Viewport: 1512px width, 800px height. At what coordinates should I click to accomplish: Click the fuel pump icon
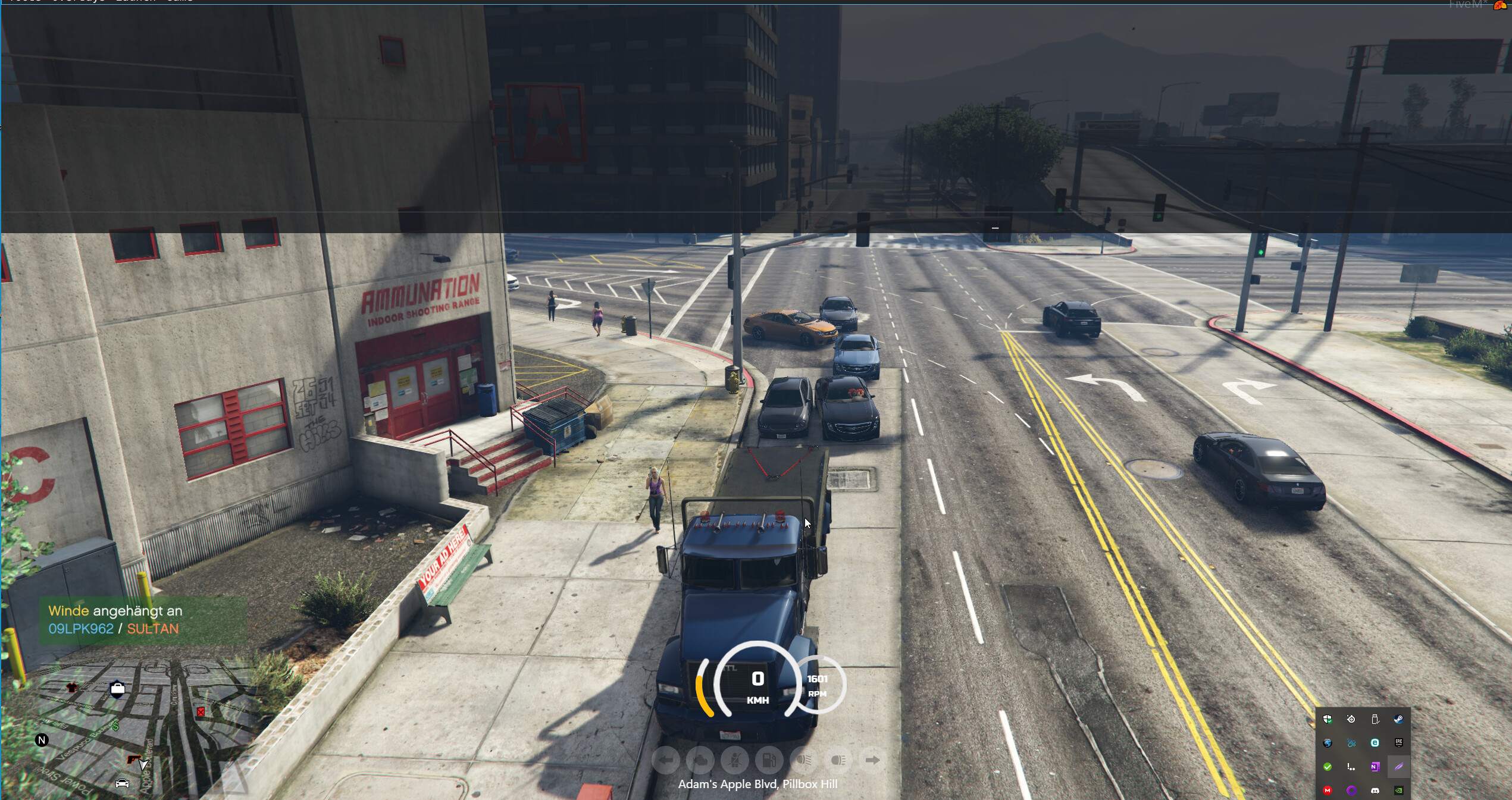tap(769, 760)
